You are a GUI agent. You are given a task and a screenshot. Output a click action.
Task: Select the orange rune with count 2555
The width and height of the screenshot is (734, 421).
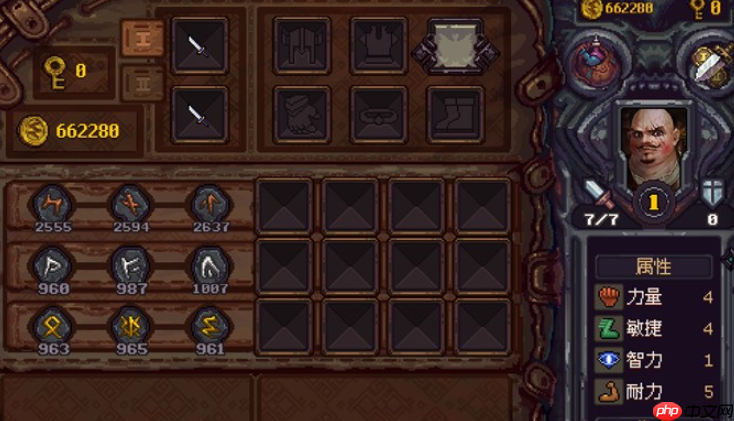click(x=50, y=203)
